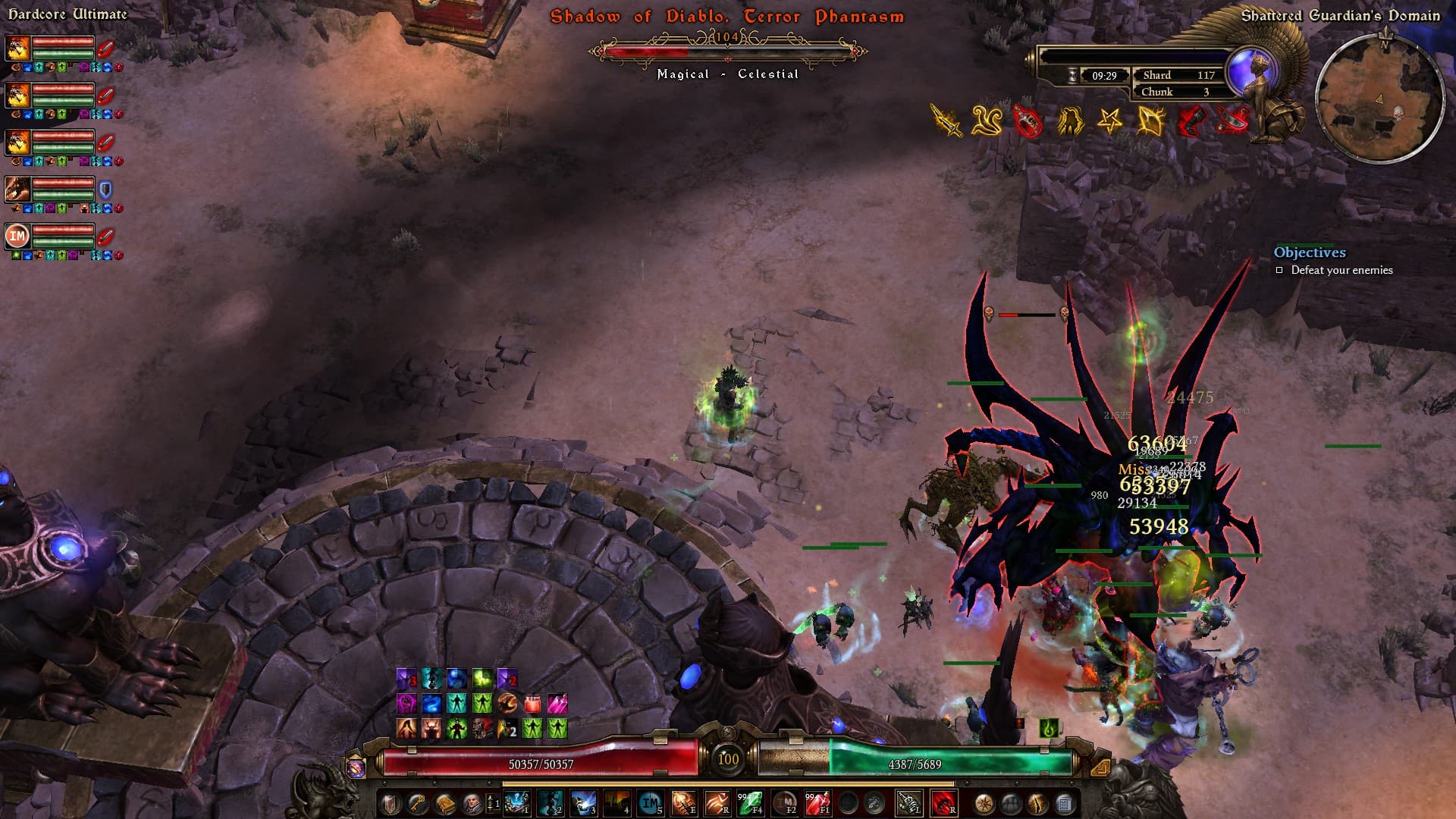Select the gauntlet left-mouse skill slot
This screenshot has height=819, width=1456.
pos(908,803)
